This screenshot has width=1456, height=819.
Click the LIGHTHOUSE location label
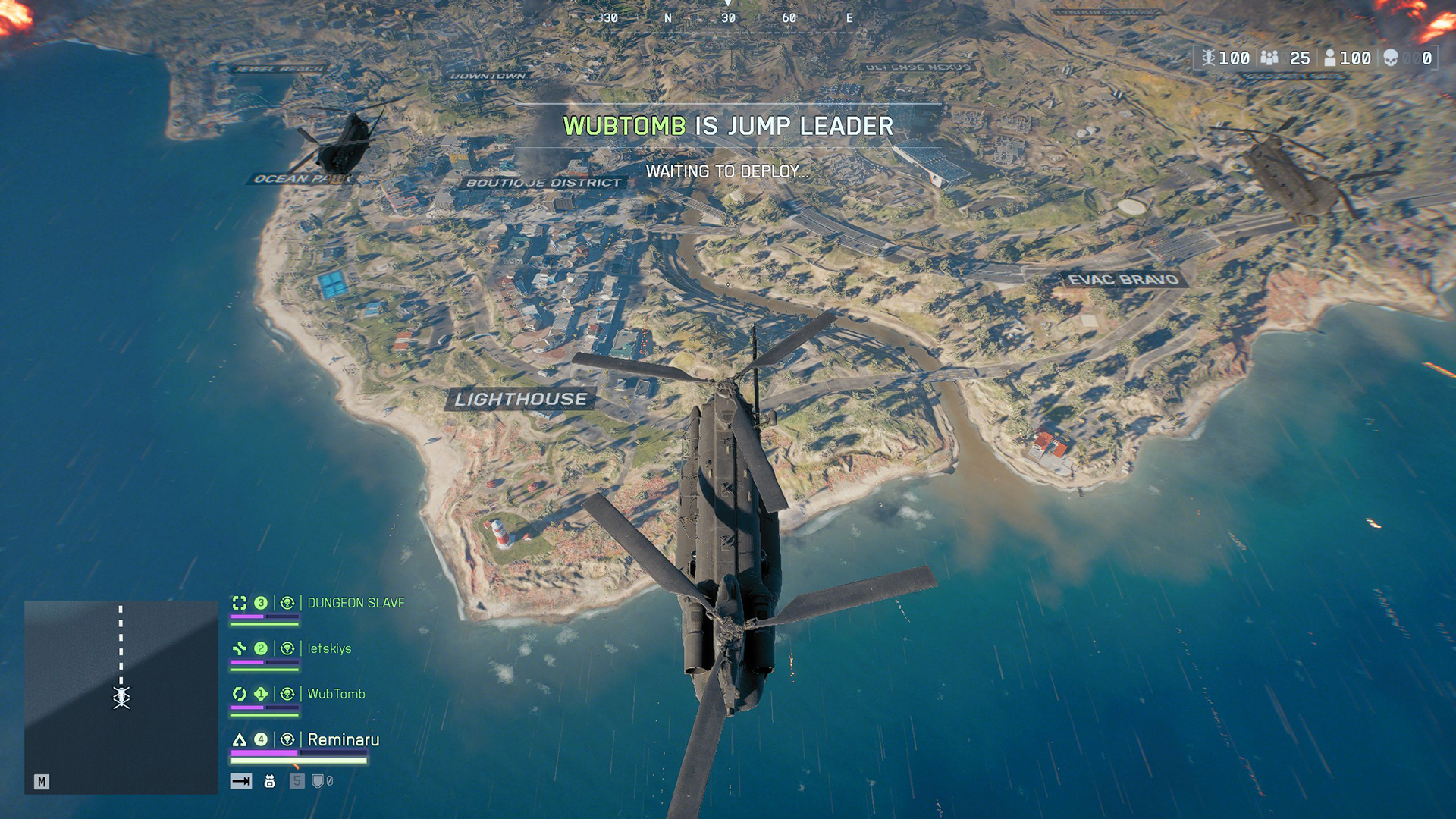click(x=521, y=399)
